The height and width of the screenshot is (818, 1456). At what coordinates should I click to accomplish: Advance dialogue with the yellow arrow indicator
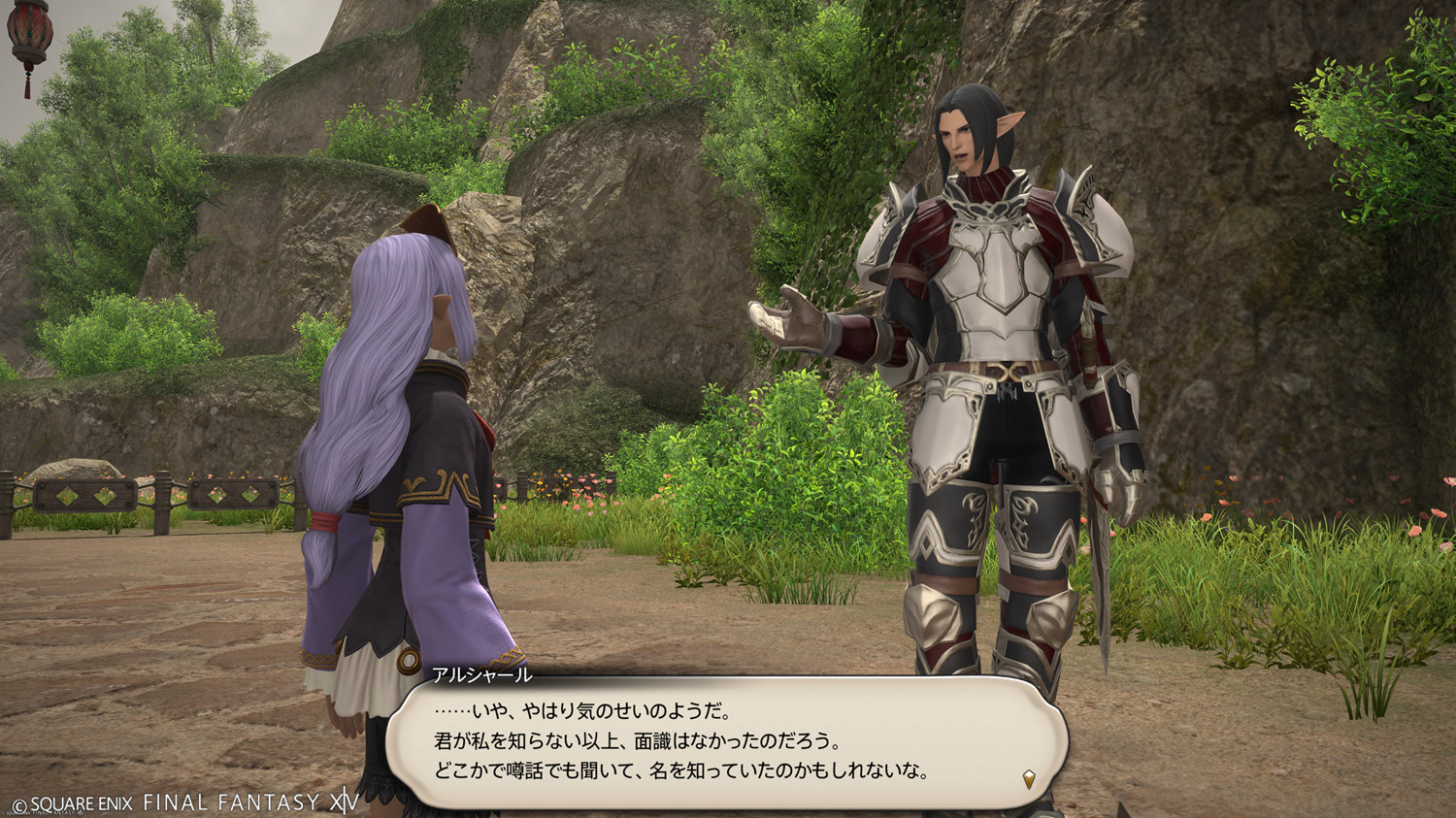coord(1029,778)
